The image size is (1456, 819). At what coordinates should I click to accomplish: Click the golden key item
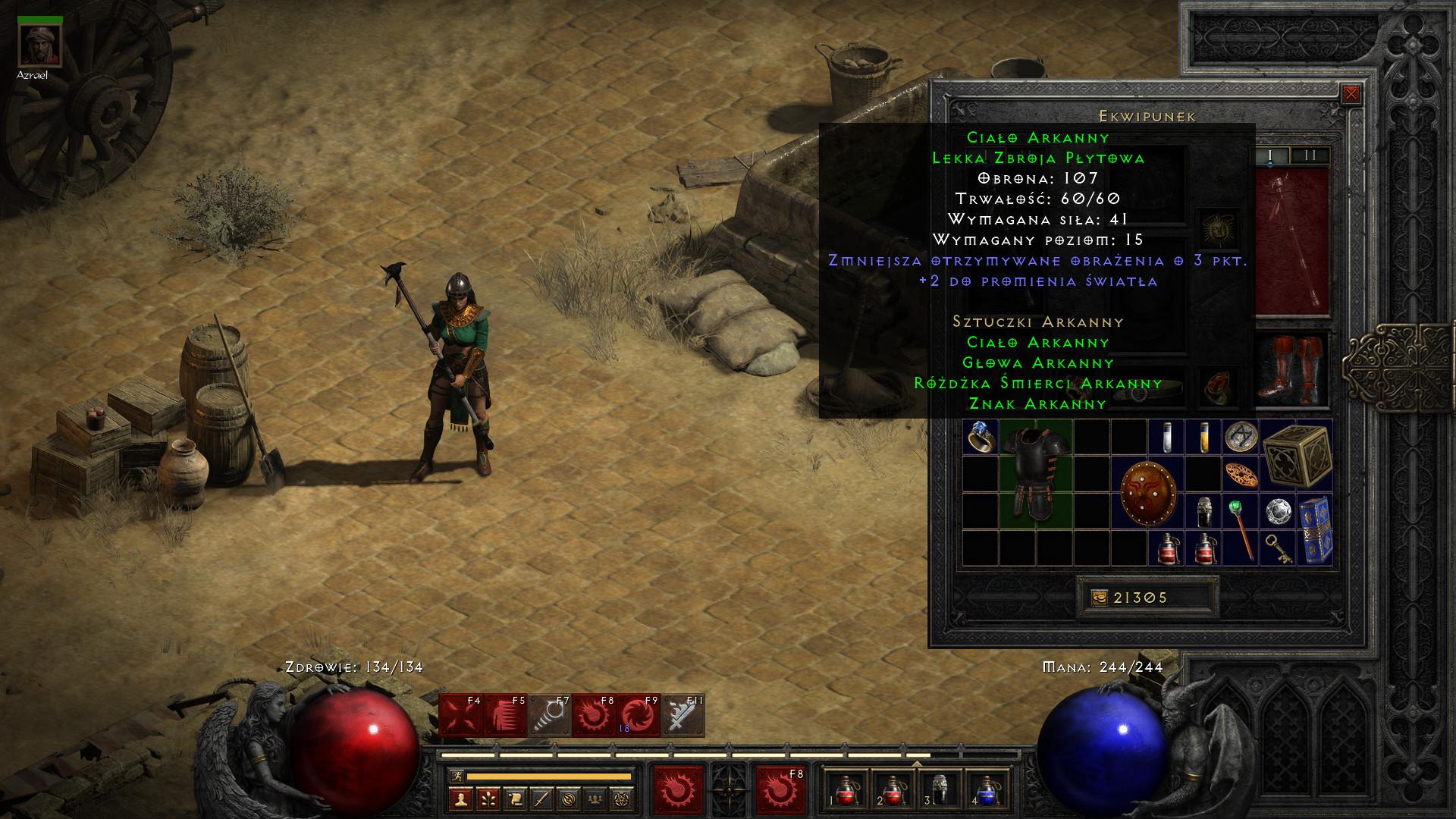click(1278, 548)
